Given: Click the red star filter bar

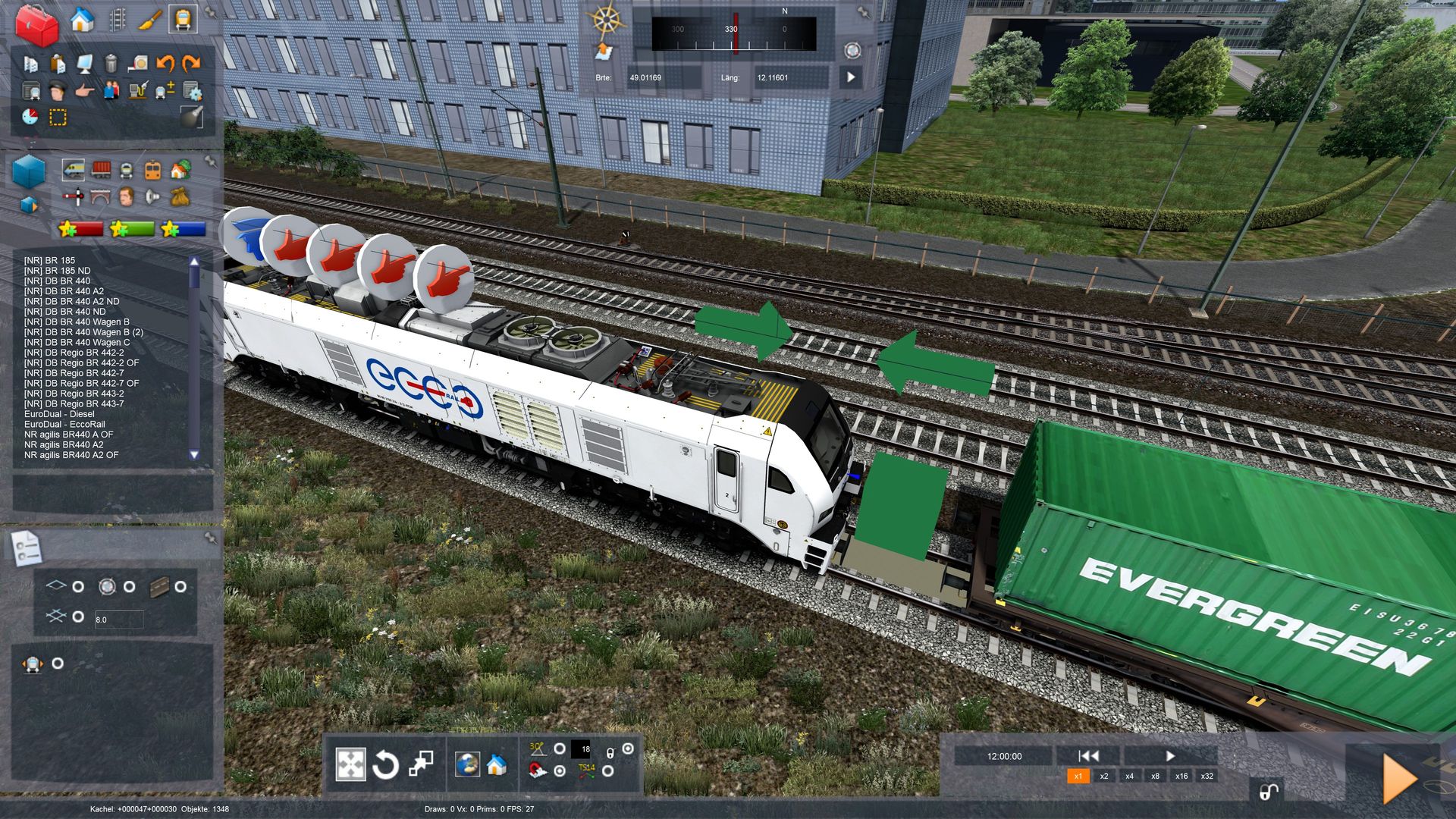Looking at the screenshot, I should pyautogui.click(x=81, y=228).
